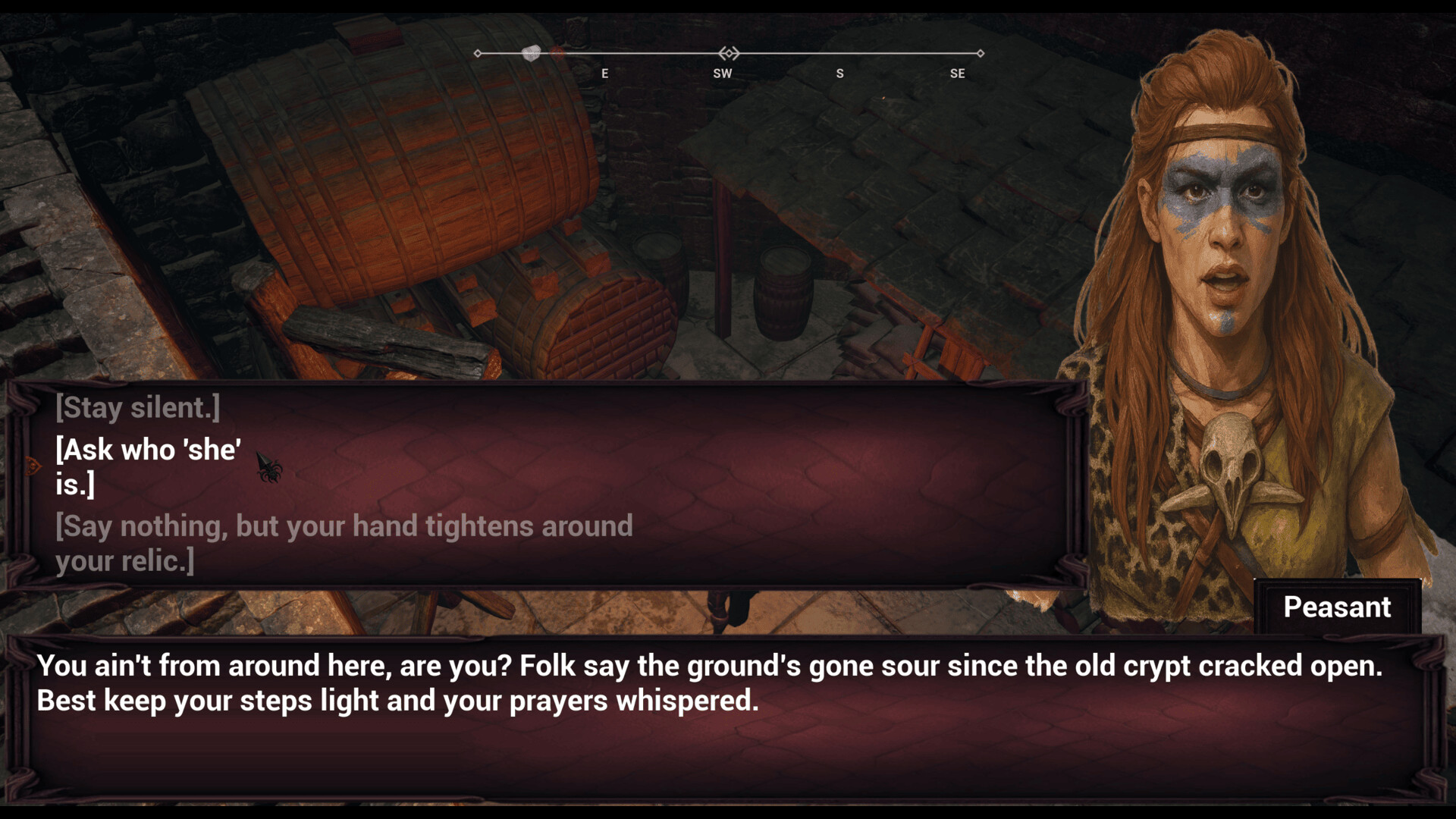The width and height of the screenshot is (1456, 819).
Task: Click the E direction label on the compass
Action: click(x=604, y=74)
